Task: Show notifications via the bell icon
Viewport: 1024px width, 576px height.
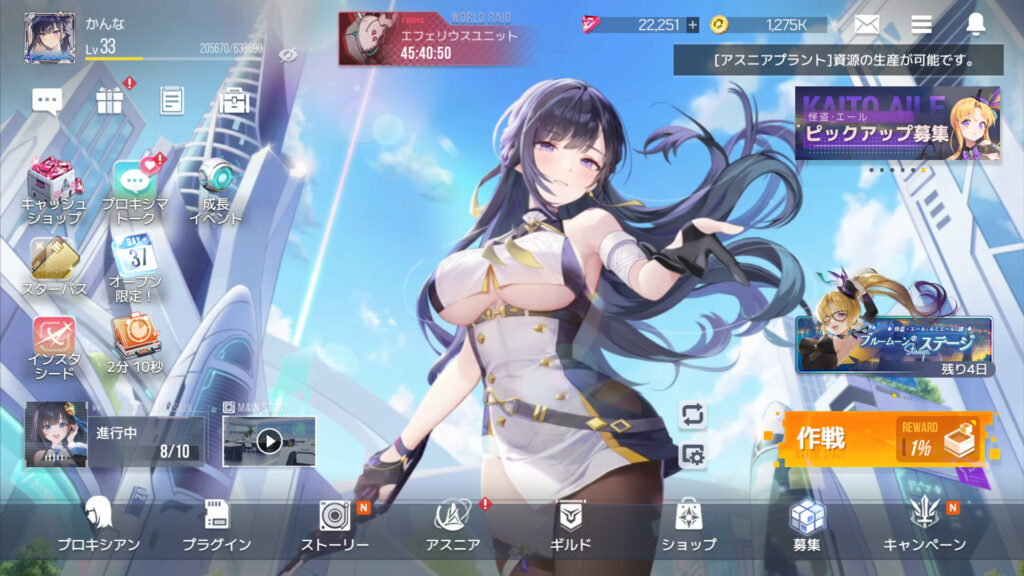Action: click(976, 25)
